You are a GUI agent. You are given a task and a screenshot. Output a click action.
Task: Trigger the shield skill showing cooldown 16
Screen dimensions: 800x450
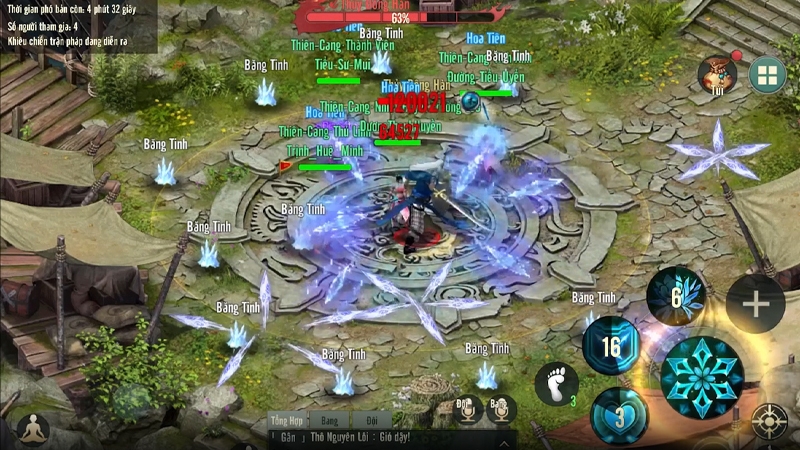(x=611, y=346)
